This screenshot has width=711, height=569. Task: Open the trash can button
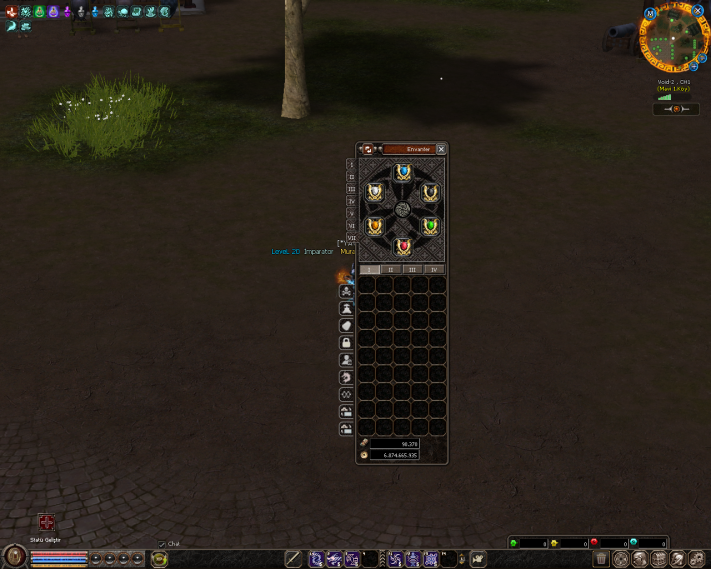pyautogui.click(x=601, y=559)
